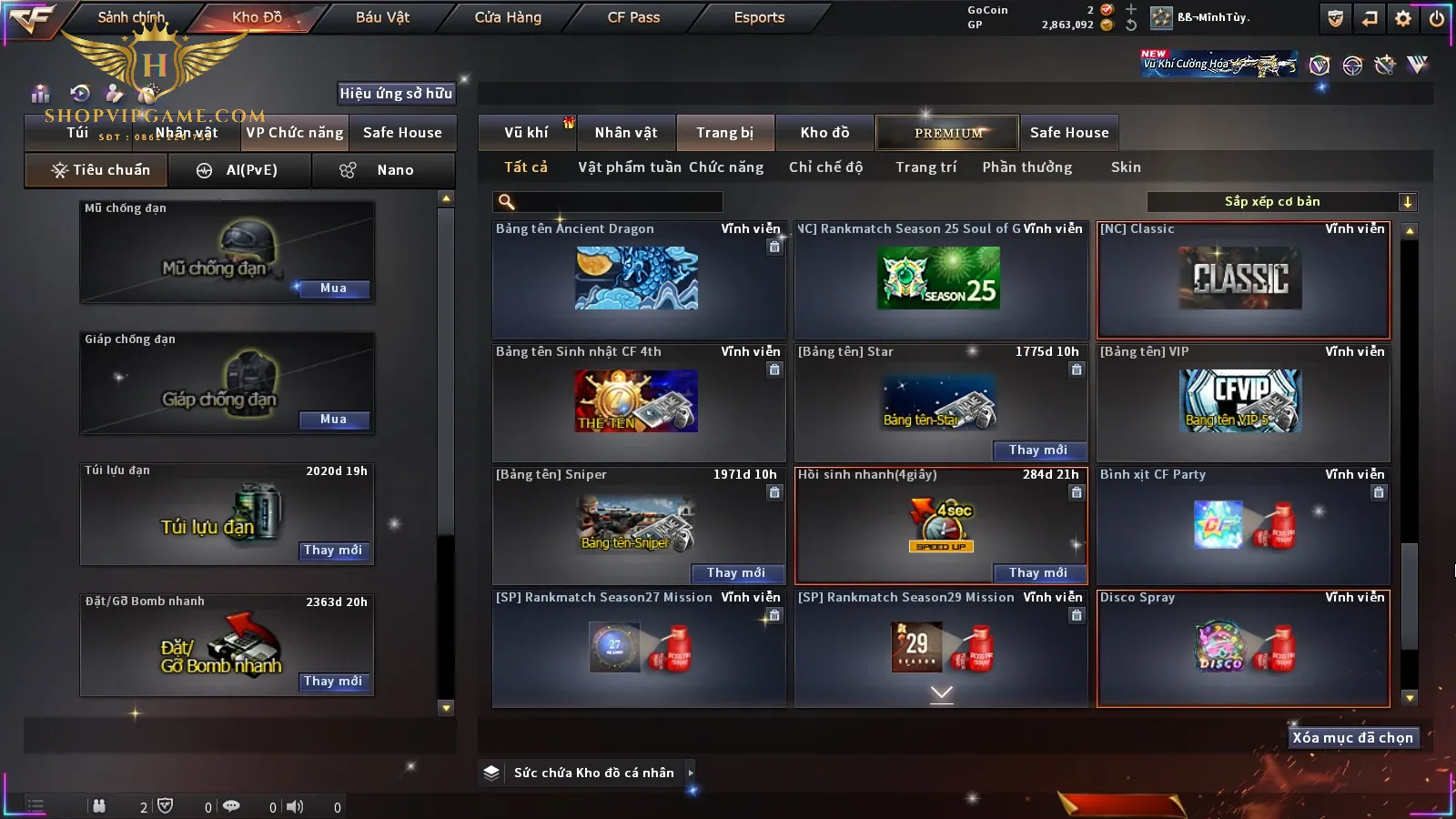Switch to the Vũ khí tab
The width and height of the screenshot is (1456, 819).
pyautogui.click(x=526, y=133)
